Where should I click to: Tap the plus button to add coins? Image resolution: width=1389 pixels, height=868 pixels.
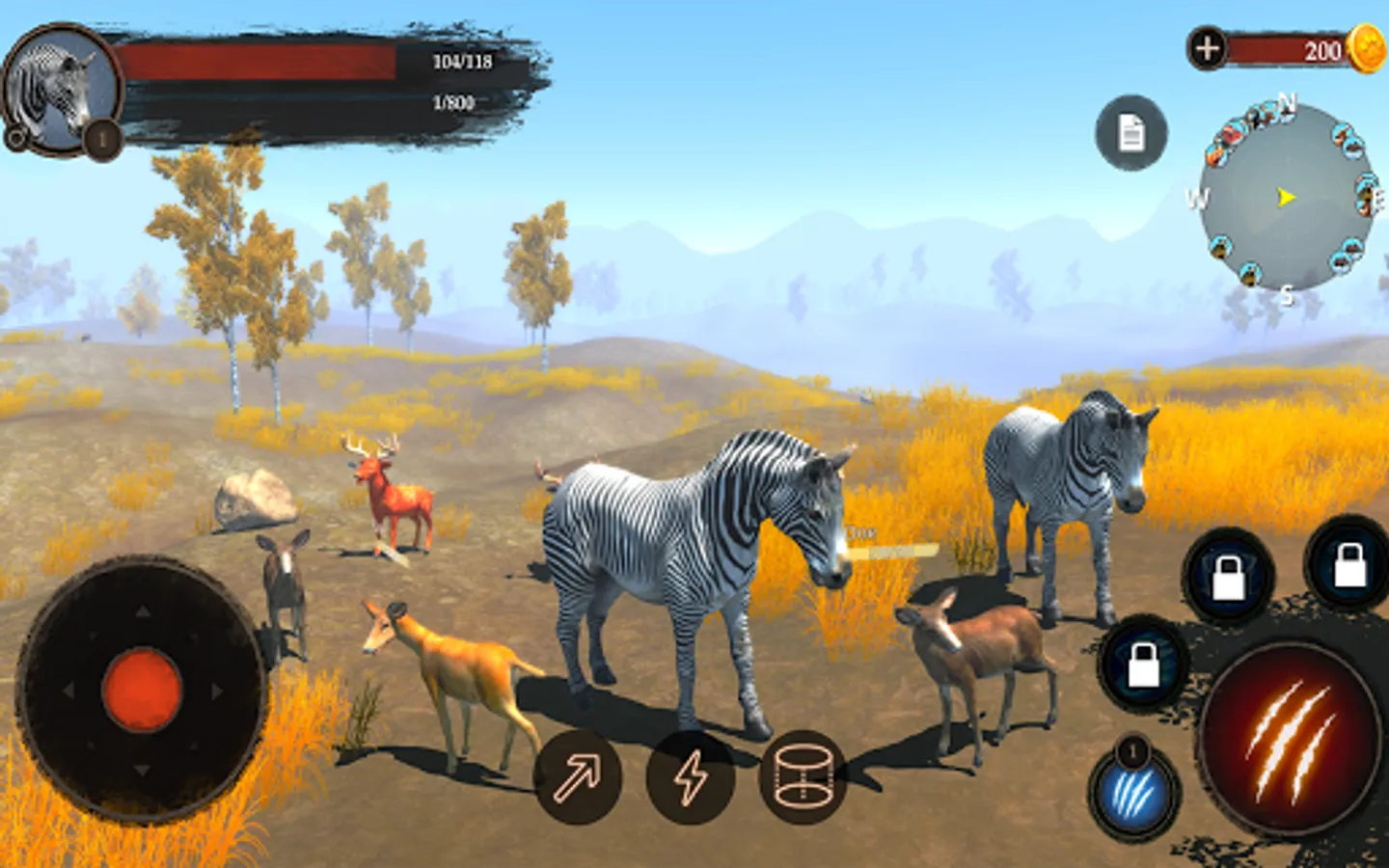pos(1208,48)
